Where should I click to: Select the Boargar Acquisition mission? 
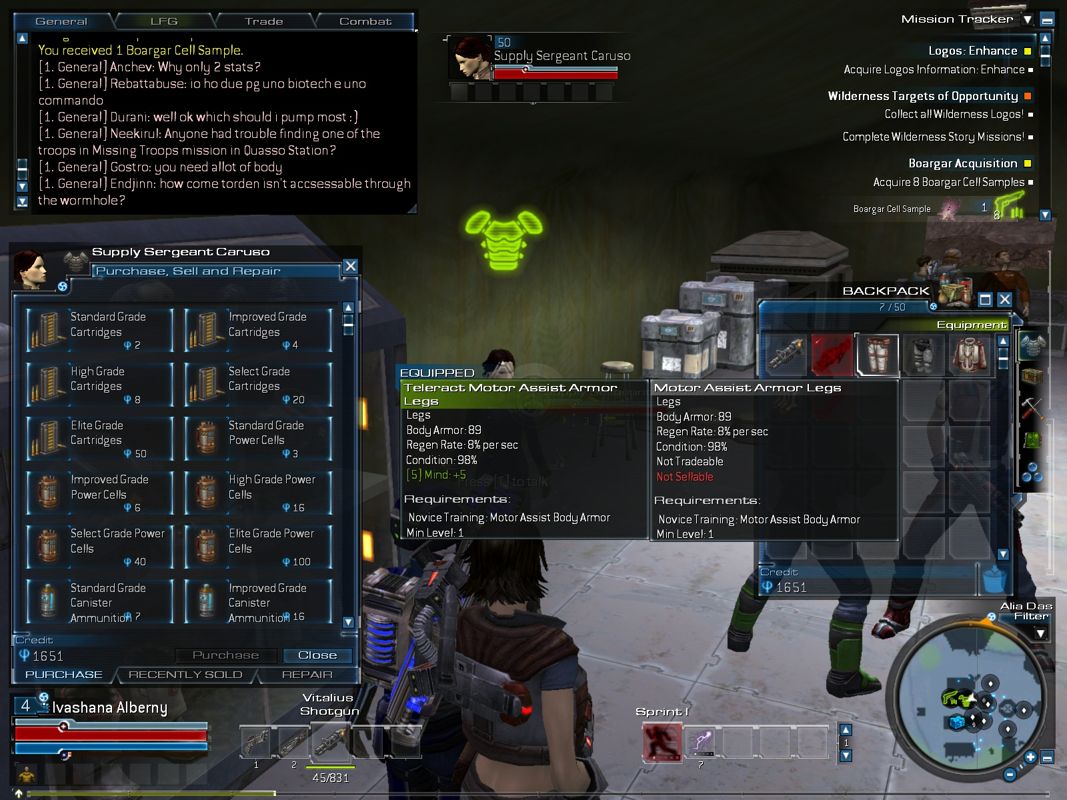pos(962,163)
